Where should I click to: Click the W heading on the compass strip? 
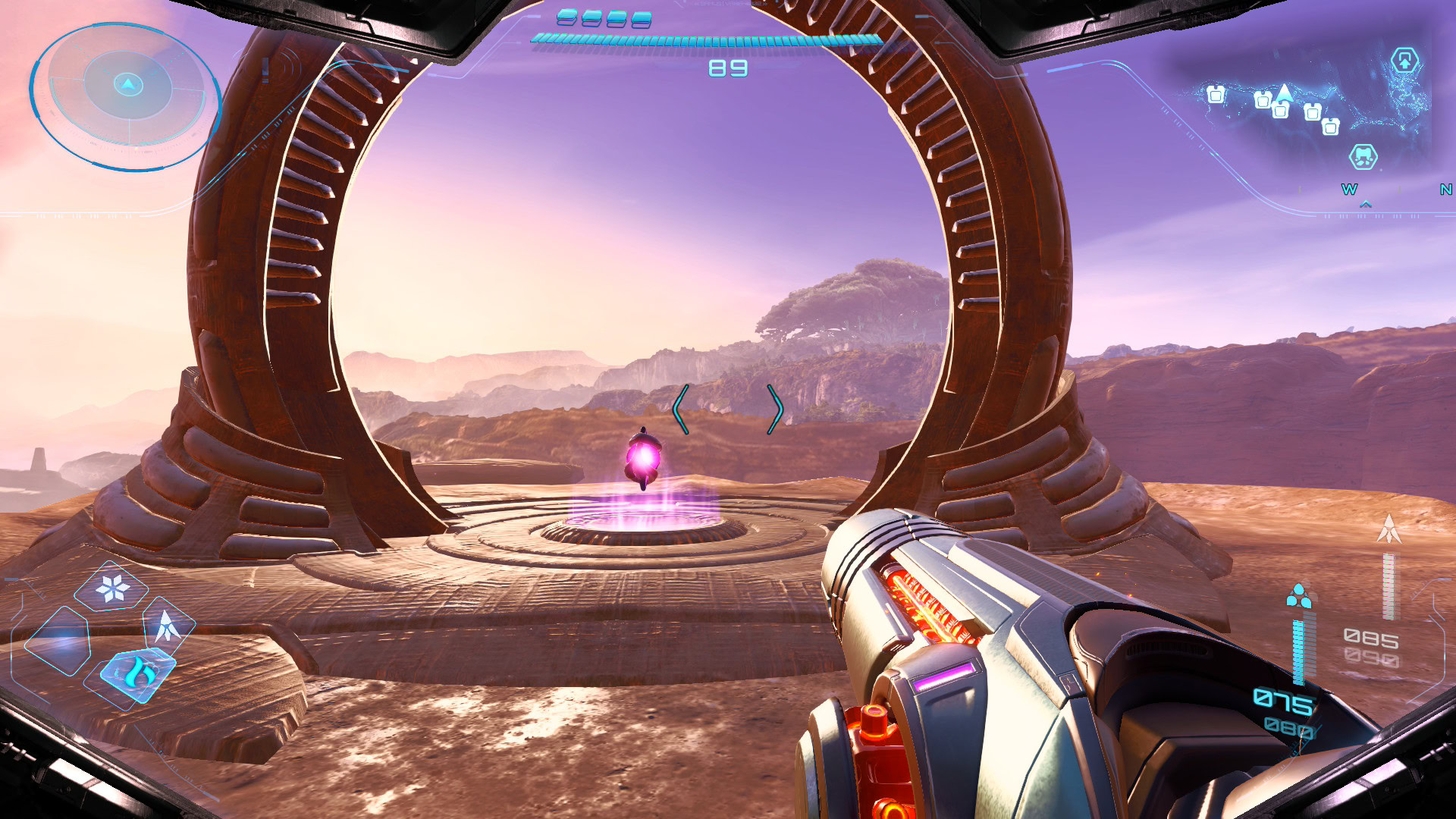(1349, 190)
